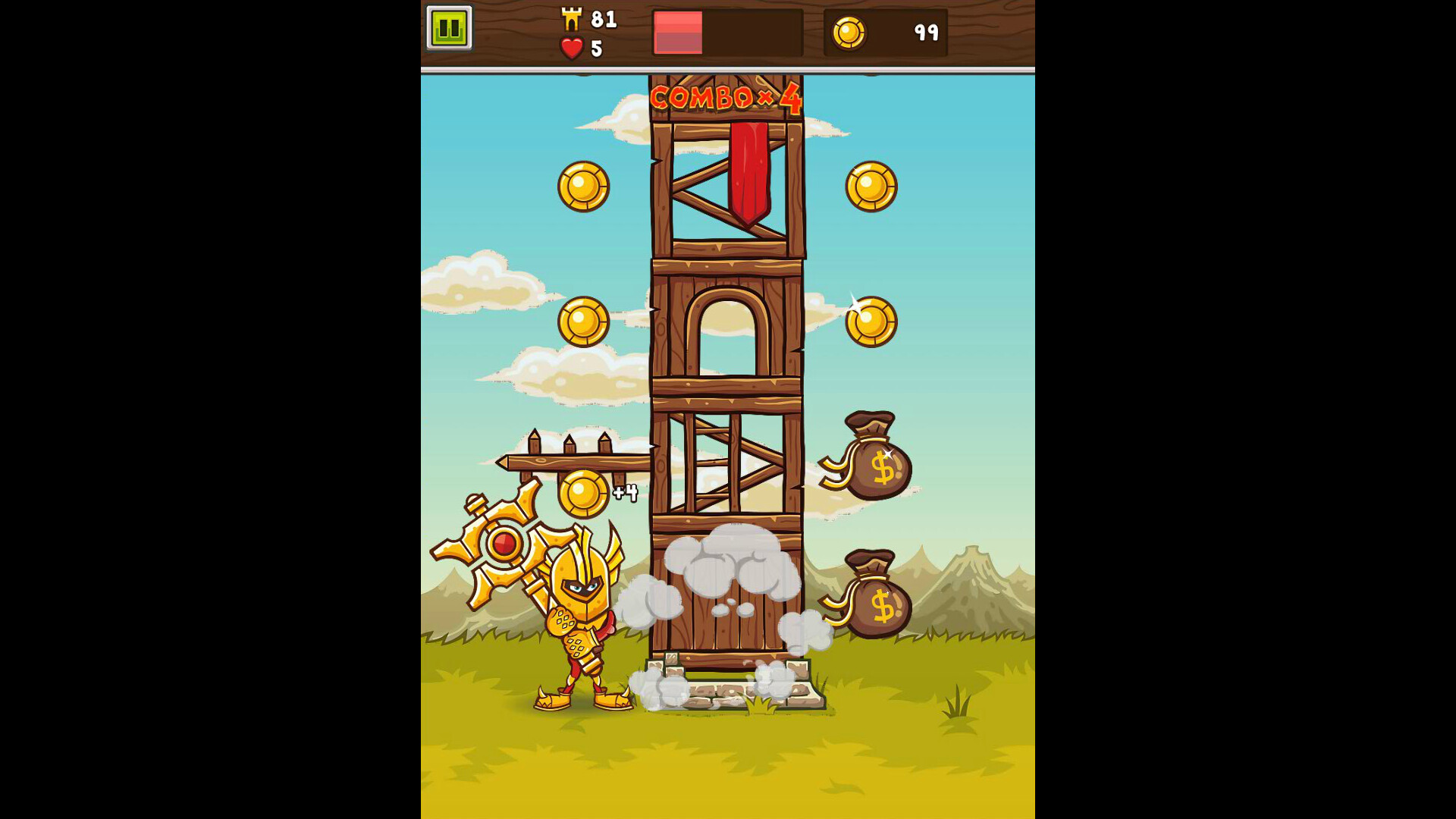Click the coin in the upper left sky
This screenshot has height=819, width=1456.
(x=582, y=187)
